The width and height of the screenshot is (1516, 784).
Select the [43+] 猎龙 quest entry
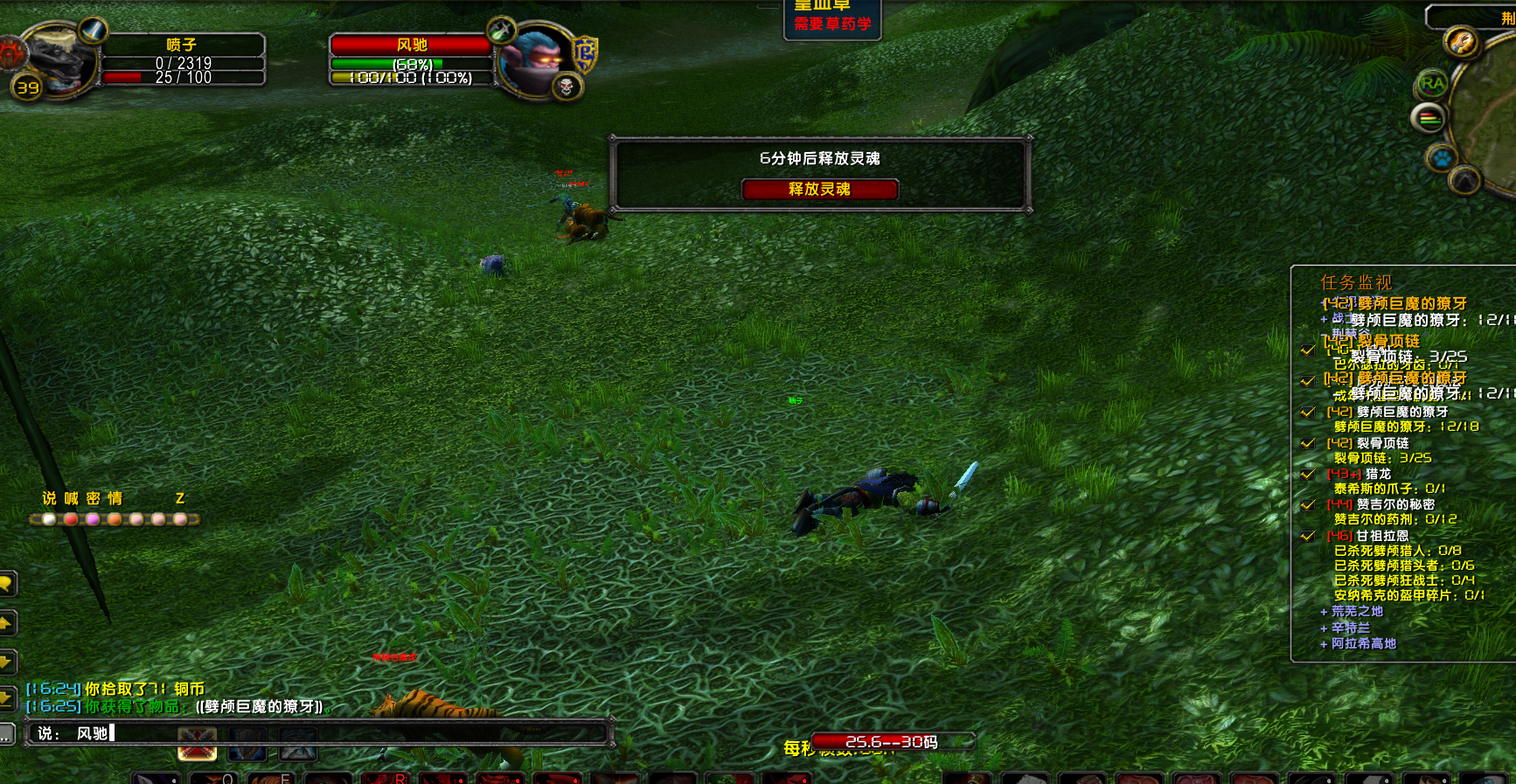tap(1377, 474)
